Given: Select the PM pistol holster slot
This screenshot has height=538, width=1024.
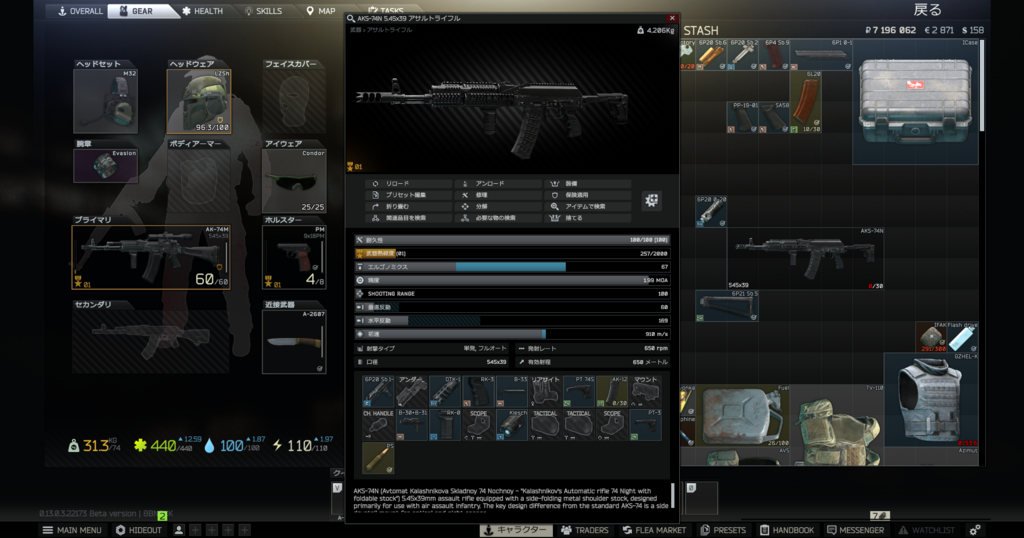Looking at the screenshot, I should point(293,255).
